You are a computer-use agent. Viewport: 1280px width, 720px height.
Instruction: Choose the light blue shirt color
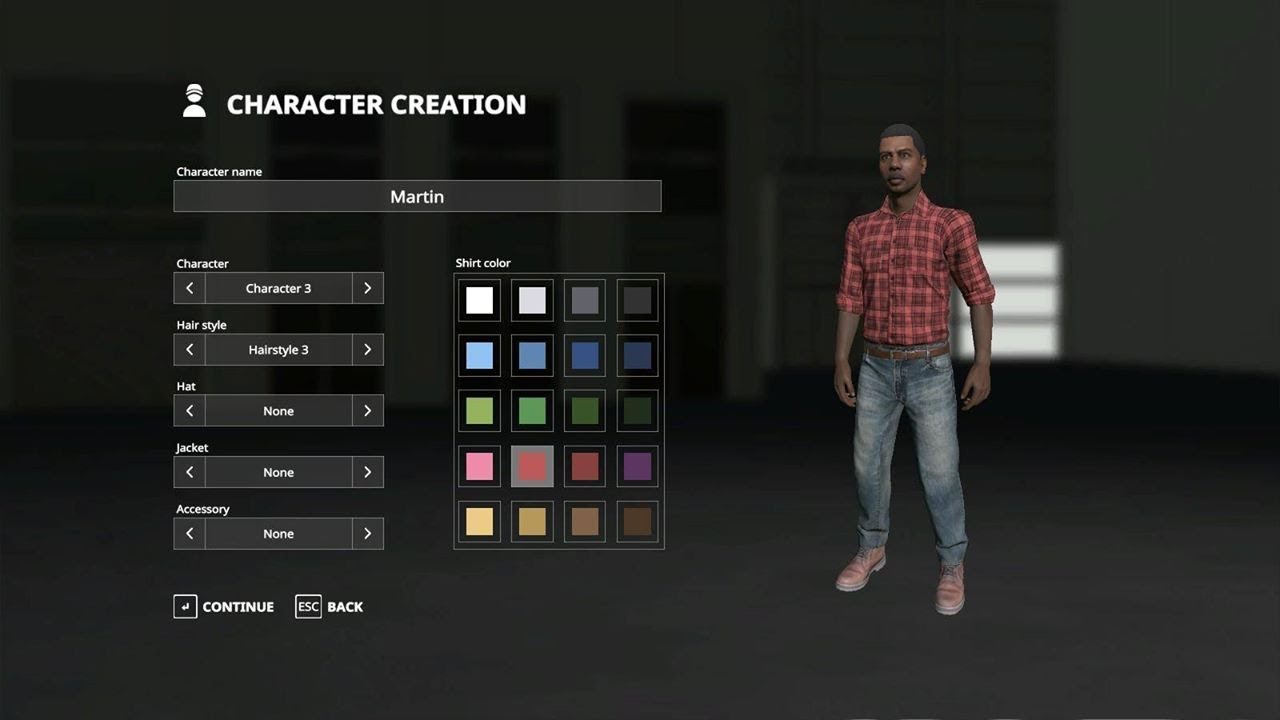click(x=478, y=354)
